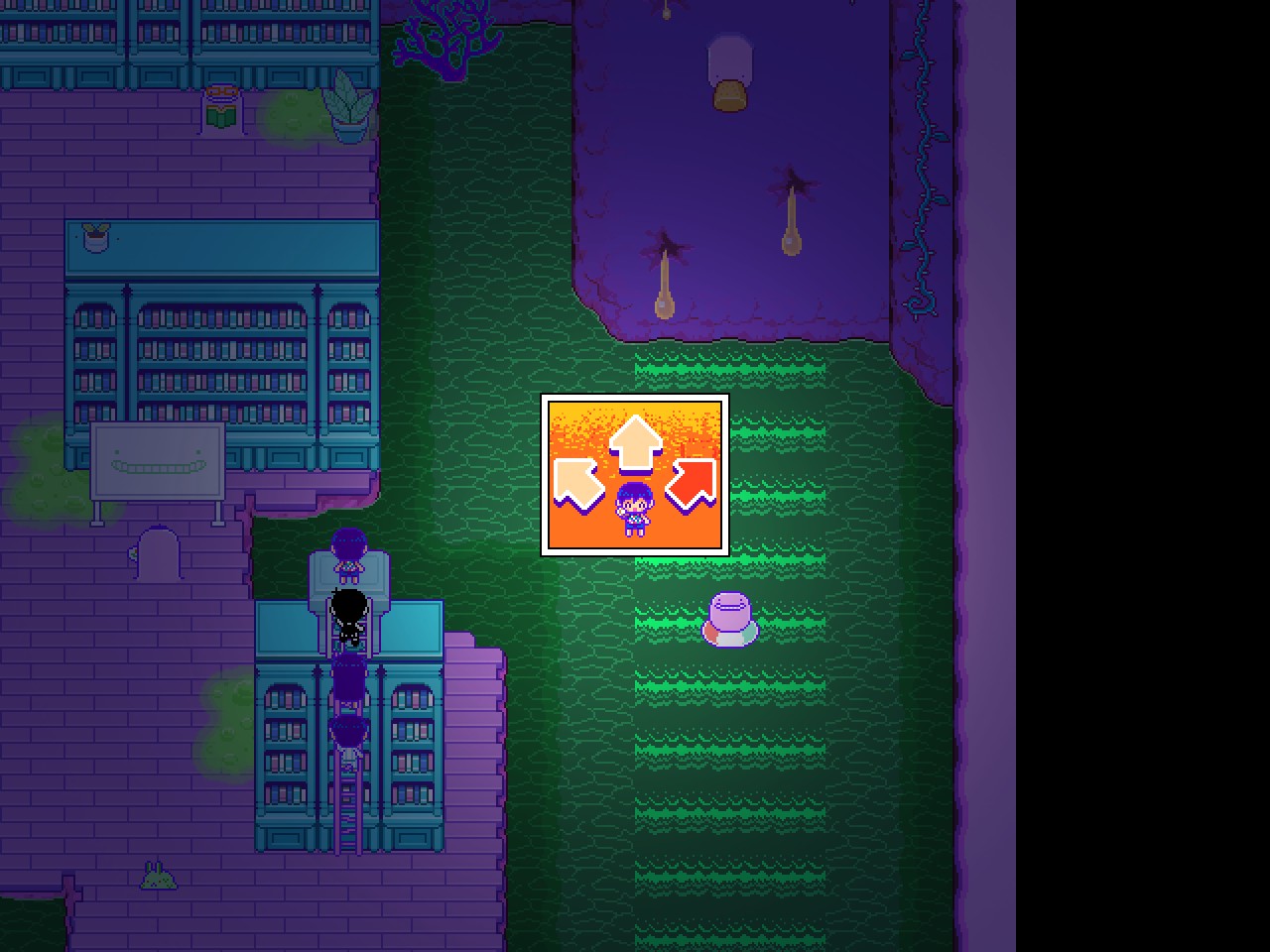Select the left arrow in the choice prompt
The image size is (1270, 952).
(x=577, y=483)
